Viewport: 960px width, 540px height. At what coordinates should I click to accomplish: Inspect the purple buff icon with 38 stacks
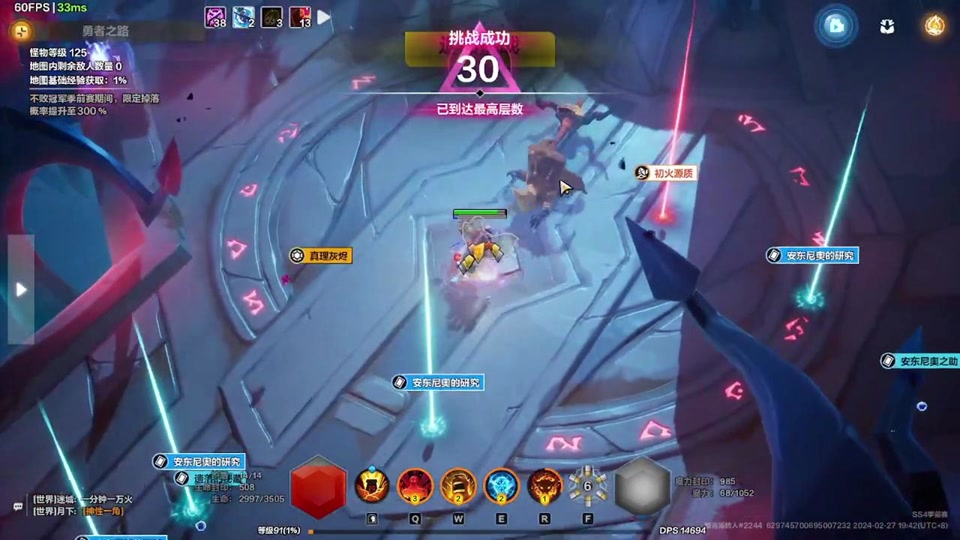[216, 17]
